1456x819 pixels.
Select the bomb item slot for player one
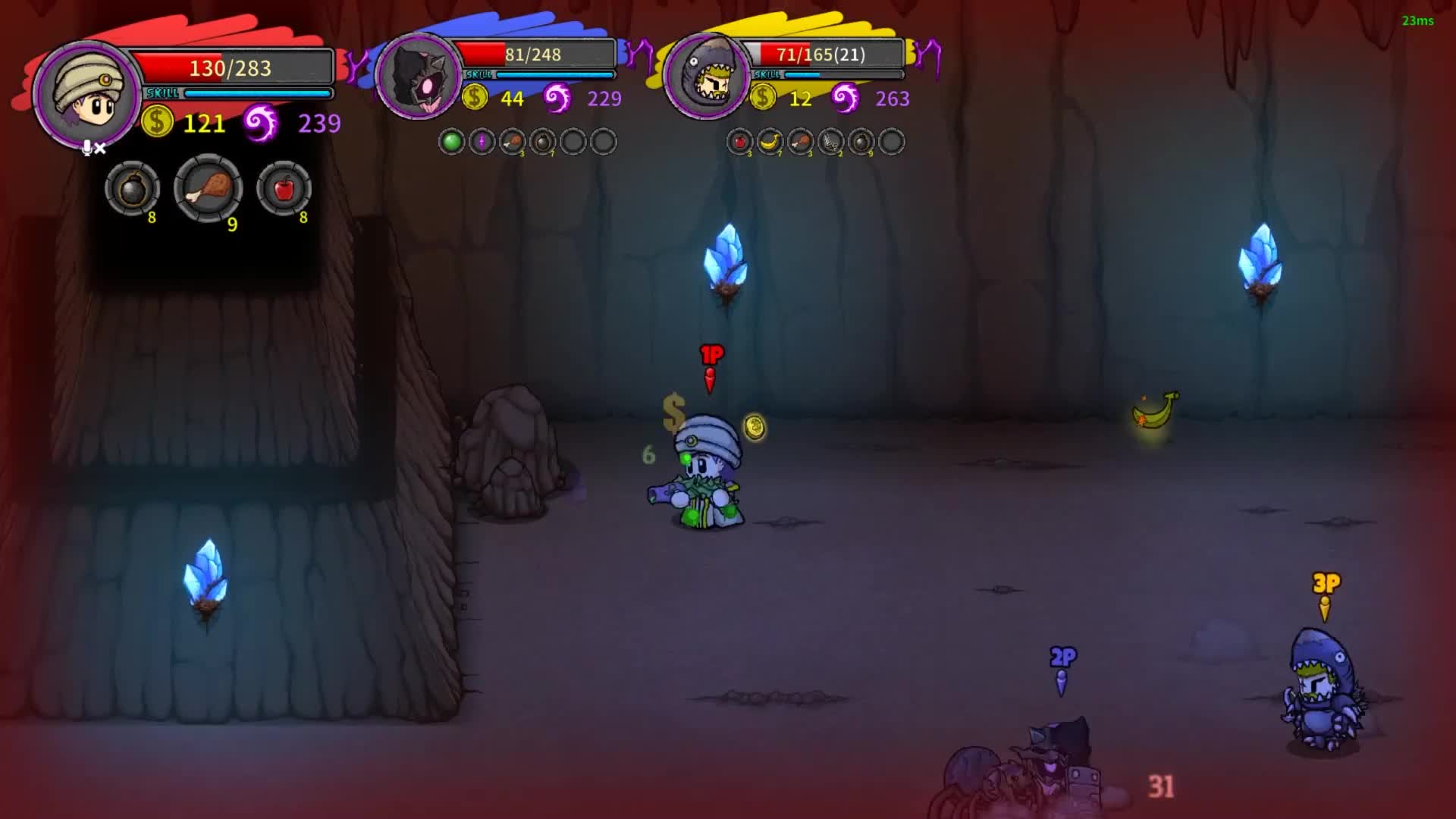[x=132, y=189]
